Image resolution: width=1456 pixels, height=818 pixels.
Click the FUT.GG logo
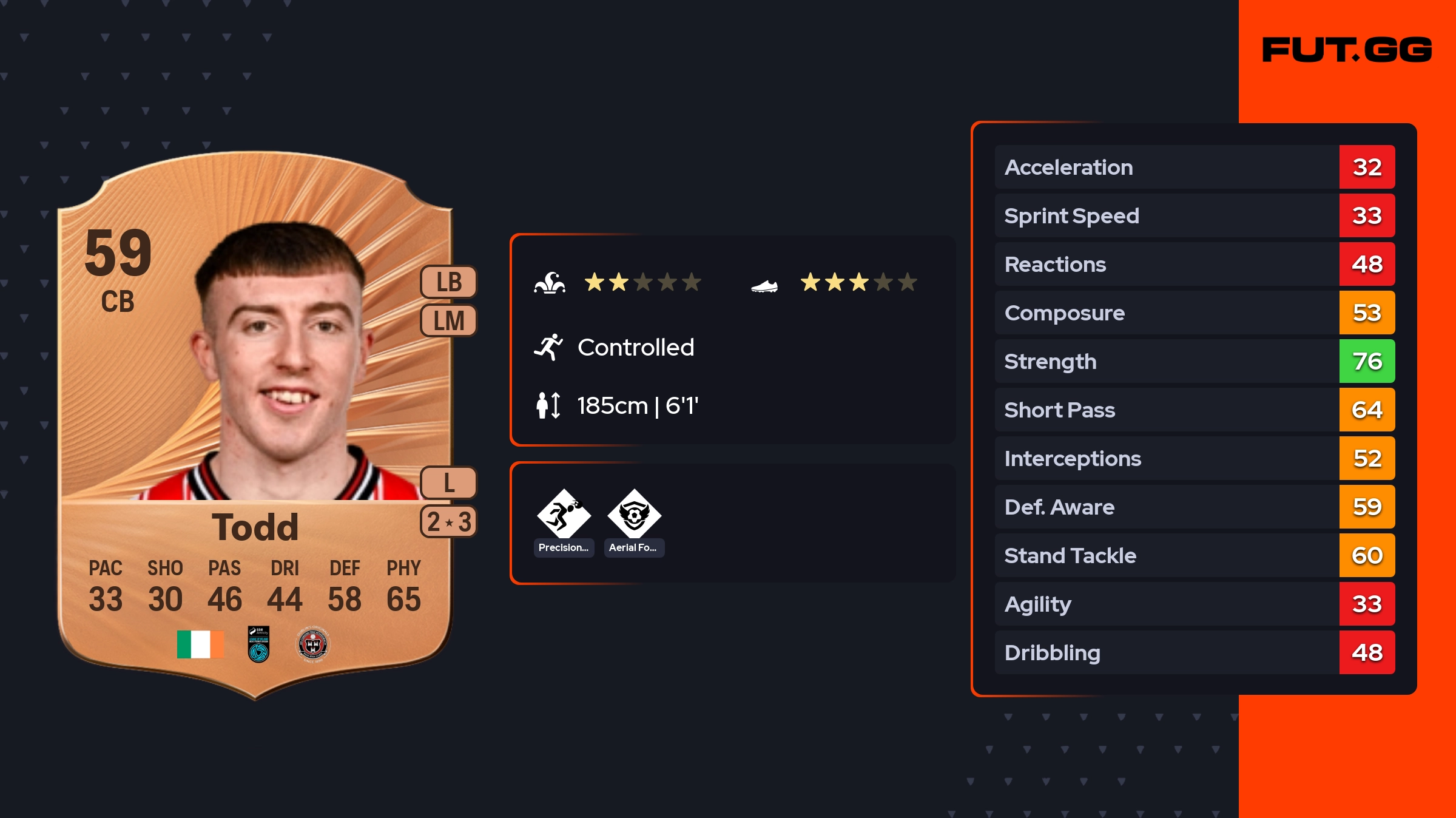1347,50
